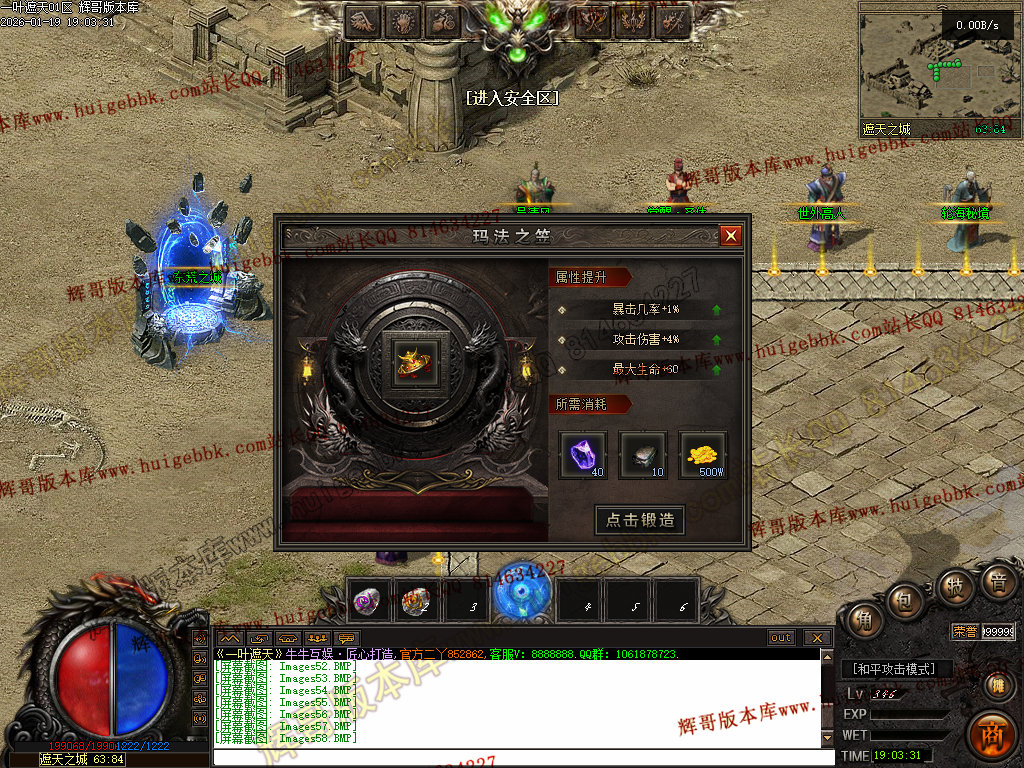Viewport: 1024px width, 768px height.
Task: Select the purple crystal material slot
Action: 583,455
